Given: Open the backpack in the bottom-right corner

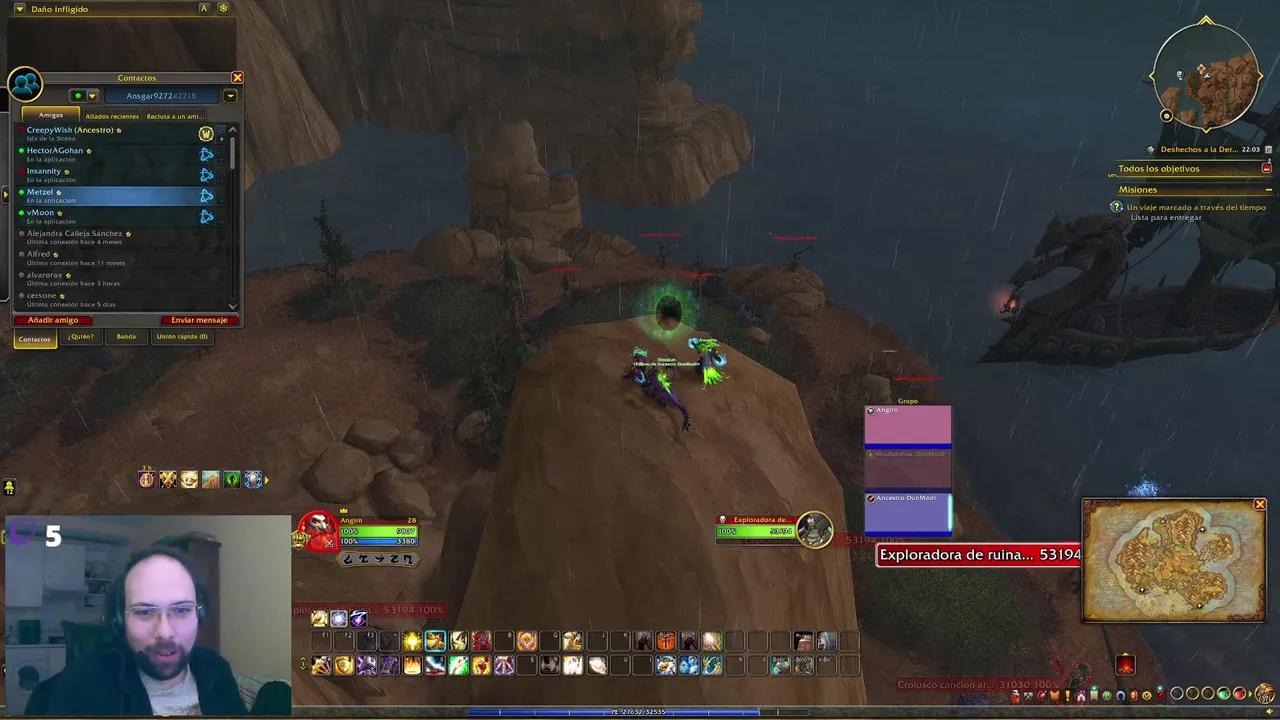Looking at the screenshot, I should pyautogui.click(x=1265, y=693).
